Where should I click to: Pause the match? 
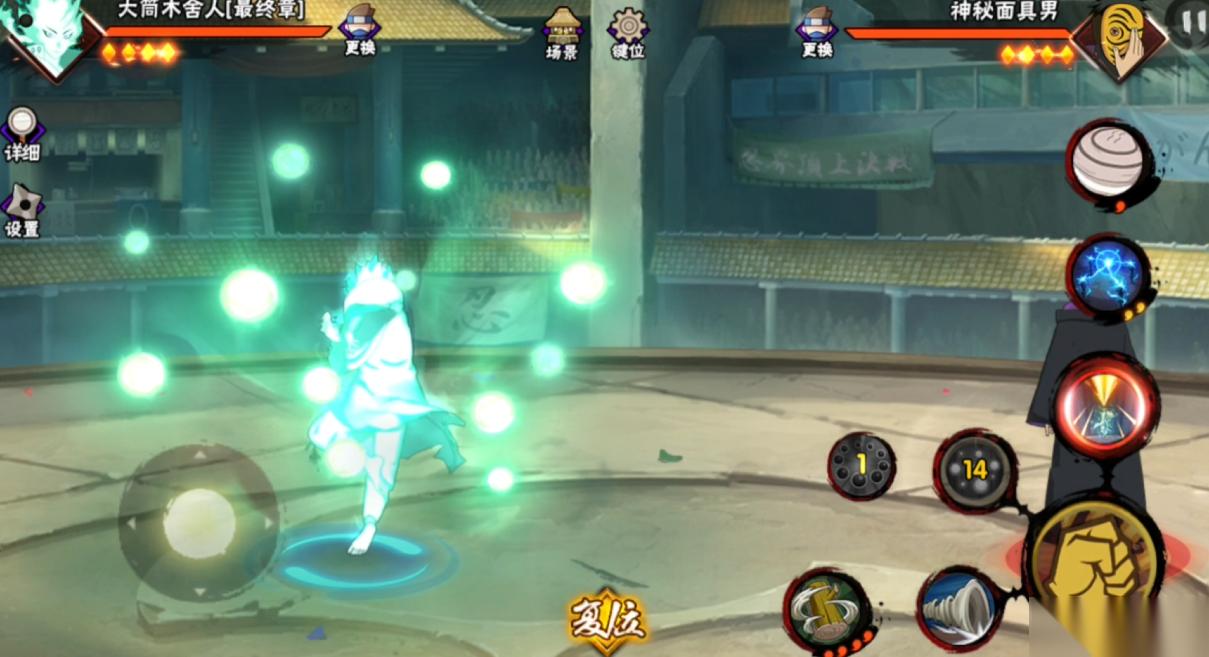[x=1188, y=22]
